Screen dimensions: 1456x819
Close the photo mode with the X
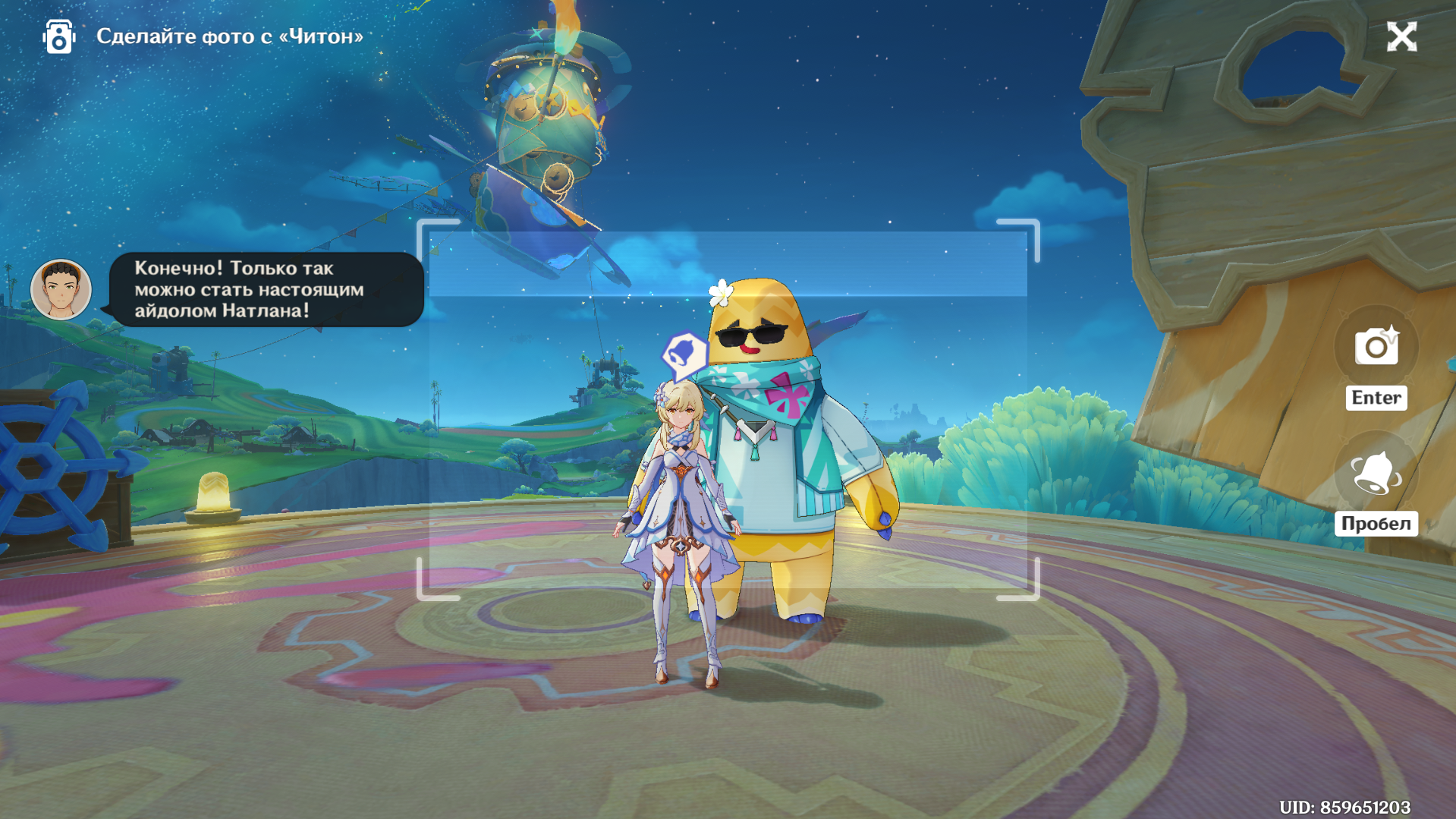pos(1401,36)
